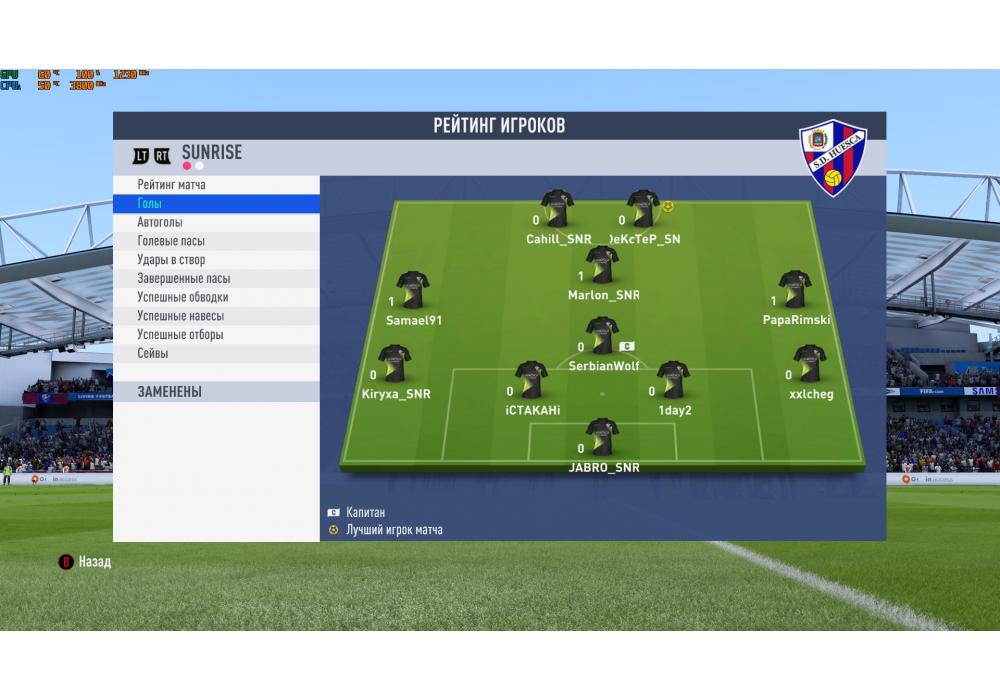Pick Marlon_SNR's jersey on the formation

click(602, 265)
